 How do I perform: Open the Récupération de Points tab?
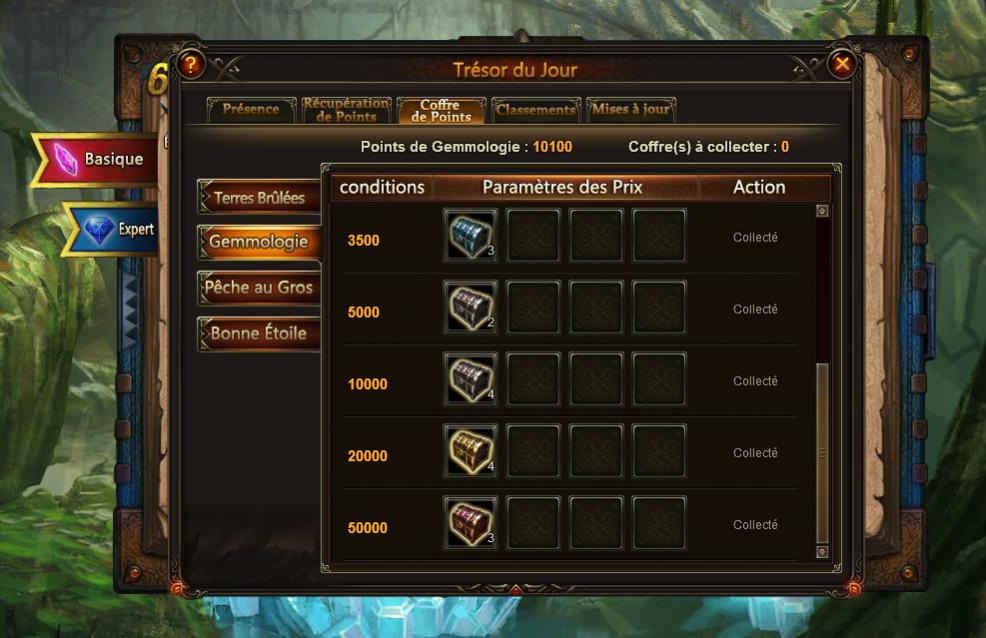coord(346,110)
